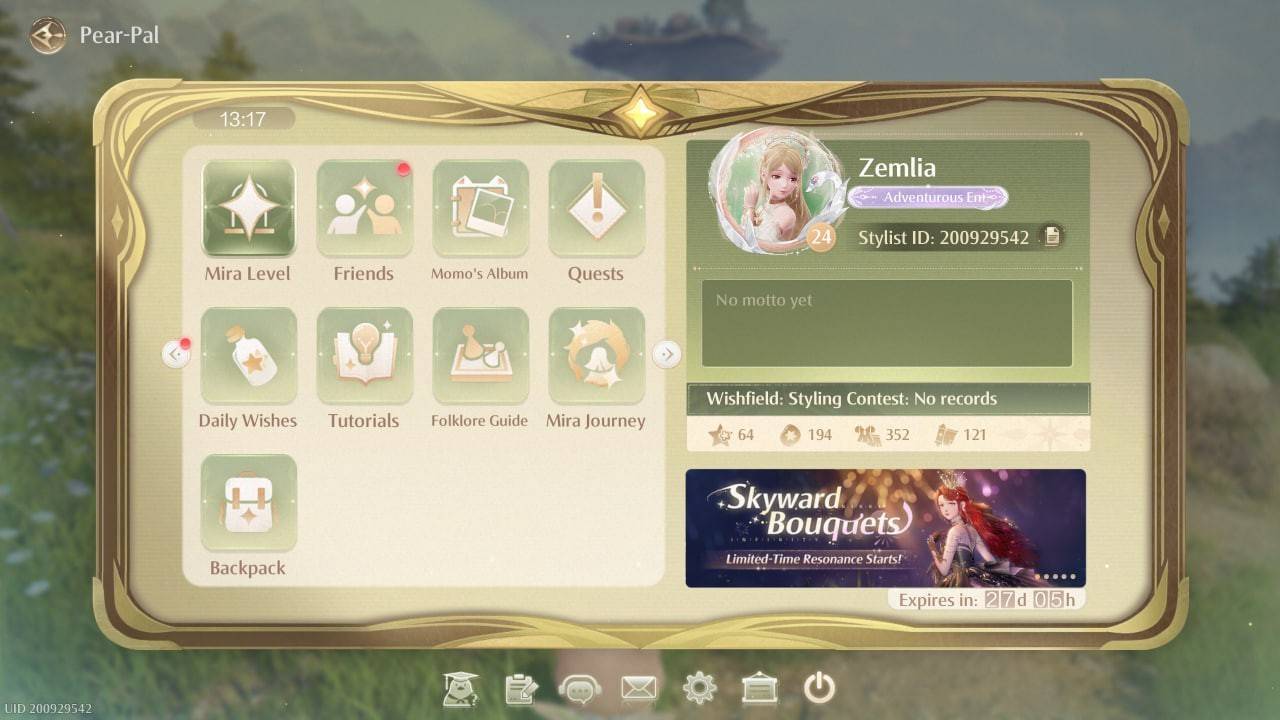Open the customer support chat
The height and width of the screenshot is (720, 1280).
coord(579,687)
